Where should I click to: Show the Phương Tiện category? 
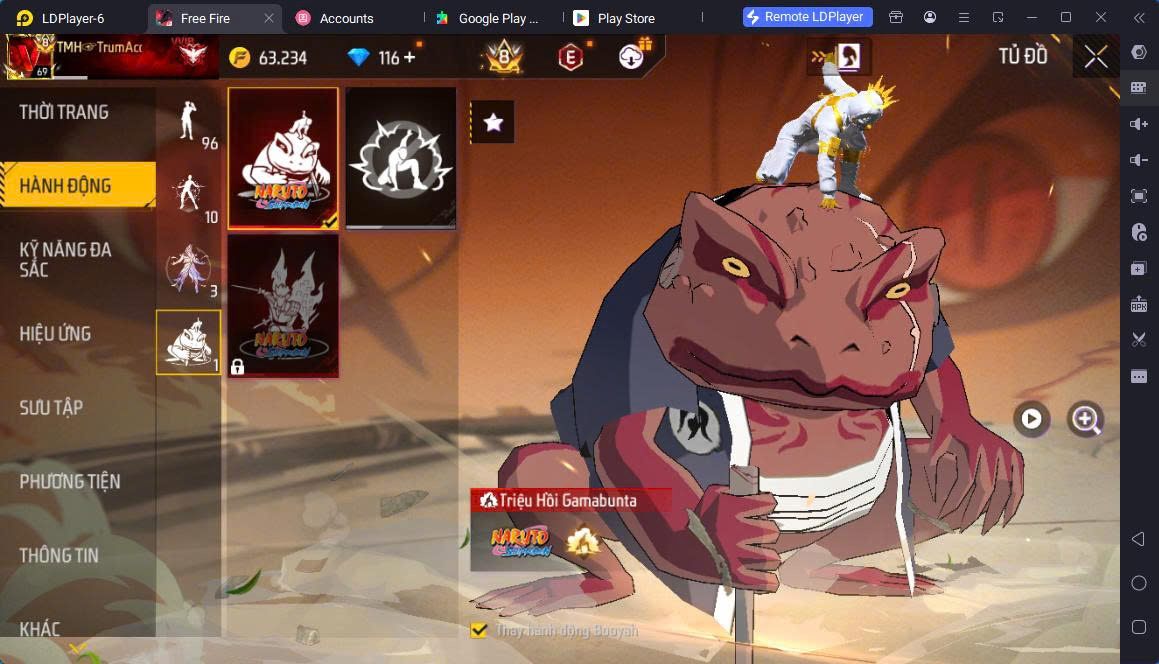point(70,482)
